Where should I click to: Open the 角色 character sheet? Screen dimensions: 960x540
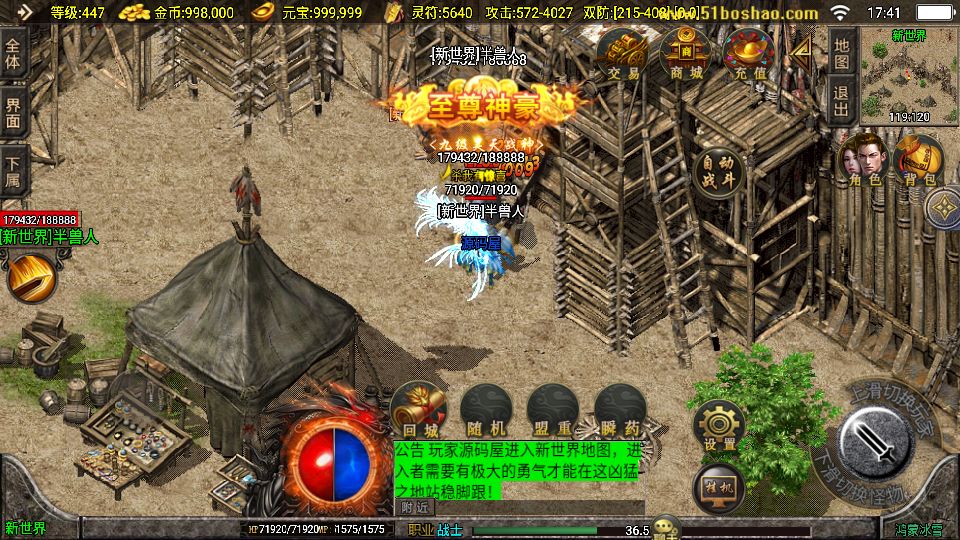864,160
